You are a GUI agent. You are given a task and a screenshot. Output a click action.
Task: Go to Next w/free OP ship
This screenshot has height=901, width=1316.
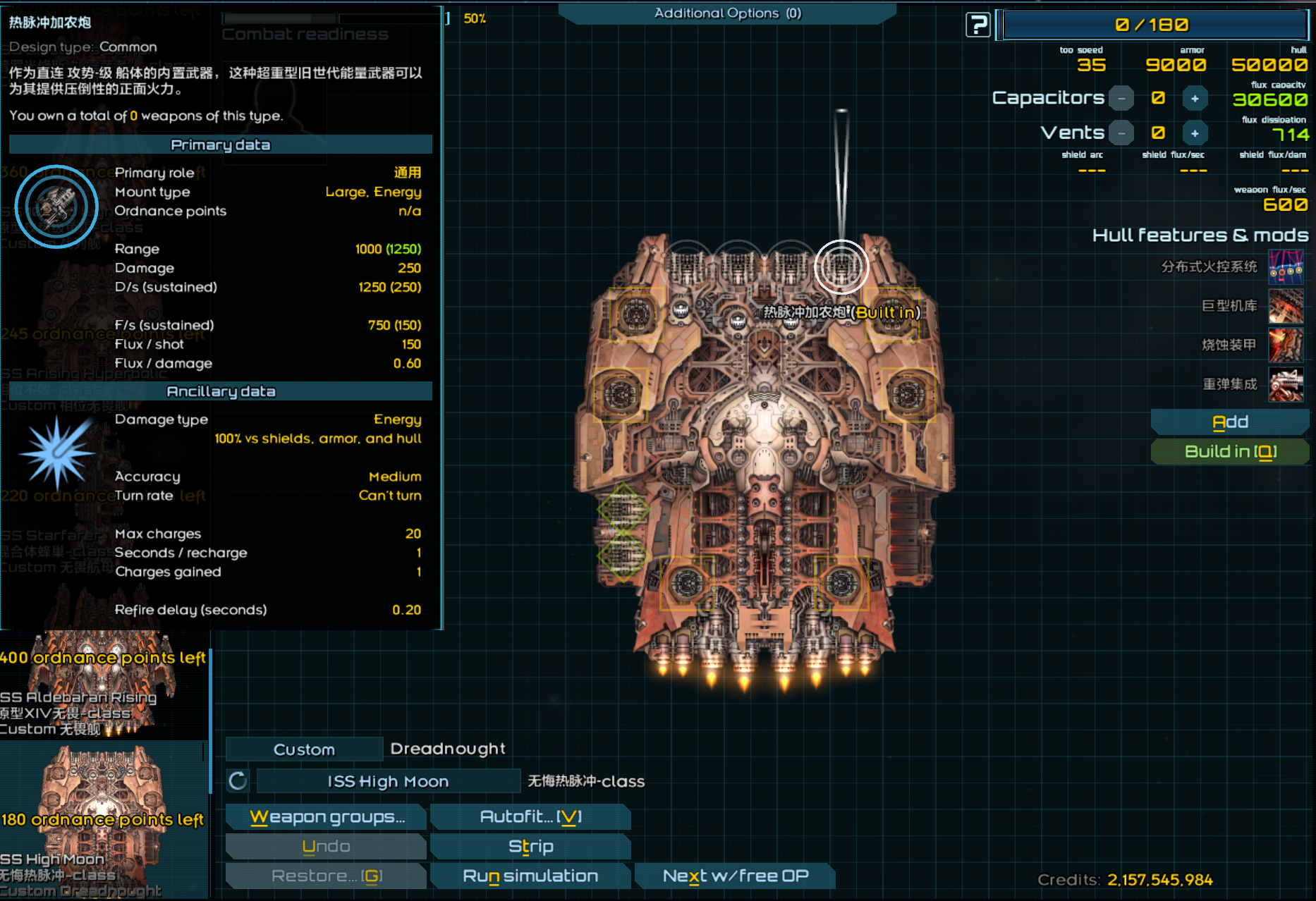(x=735, y=876)
